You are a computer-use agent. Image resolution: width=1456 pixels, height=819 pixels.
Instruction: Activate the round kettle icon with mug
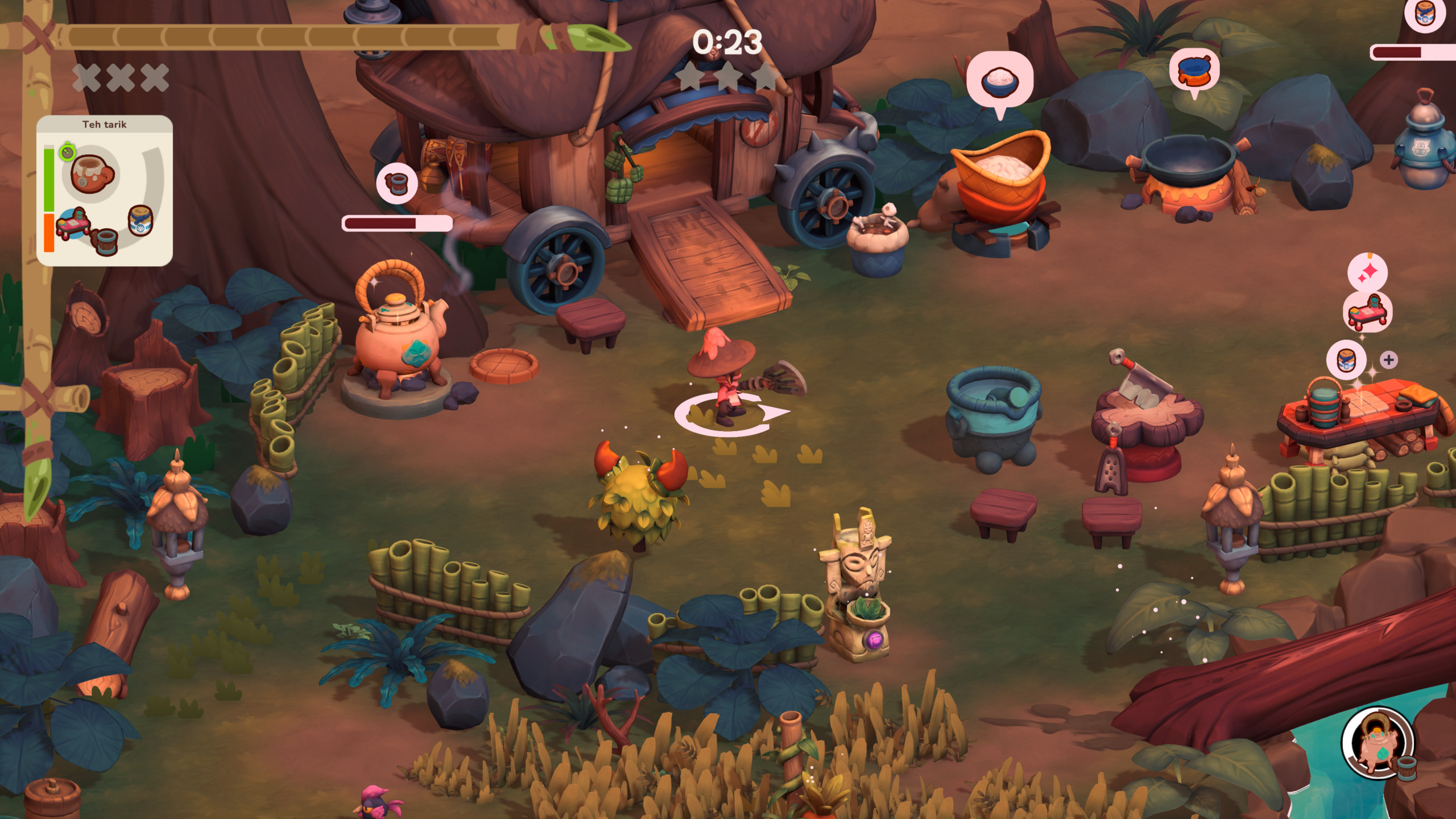click(x=1378, y=743)
